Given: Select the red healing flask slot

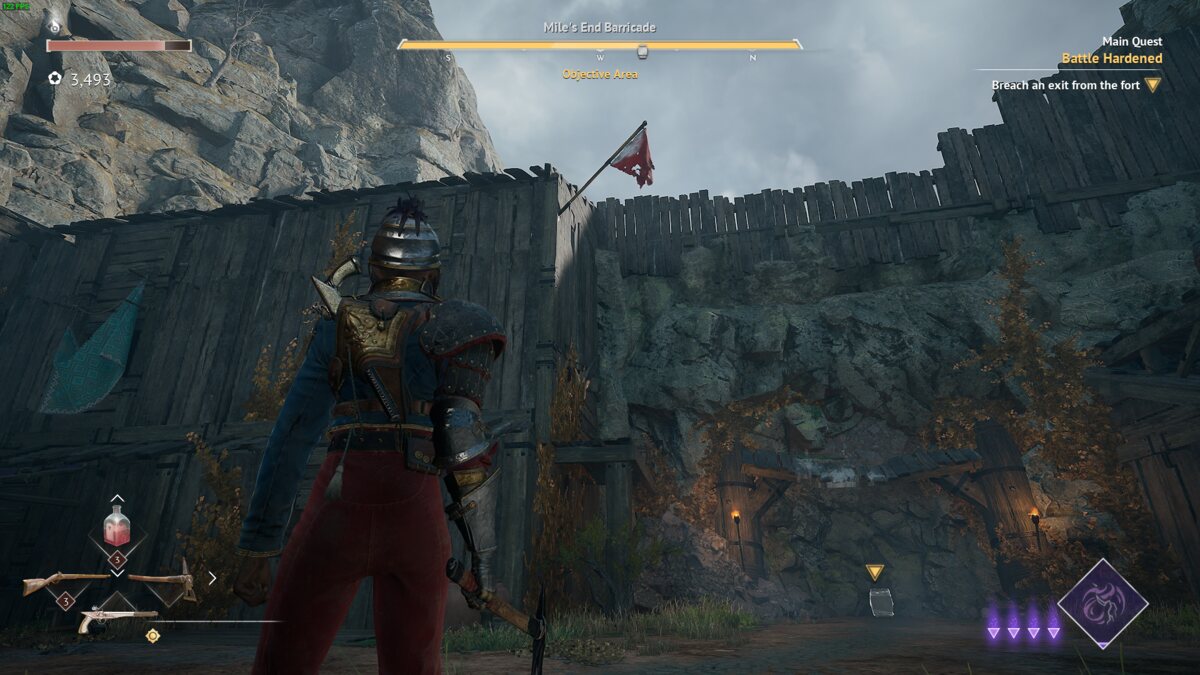Looking at the screenshot, I should click(117, 526).
